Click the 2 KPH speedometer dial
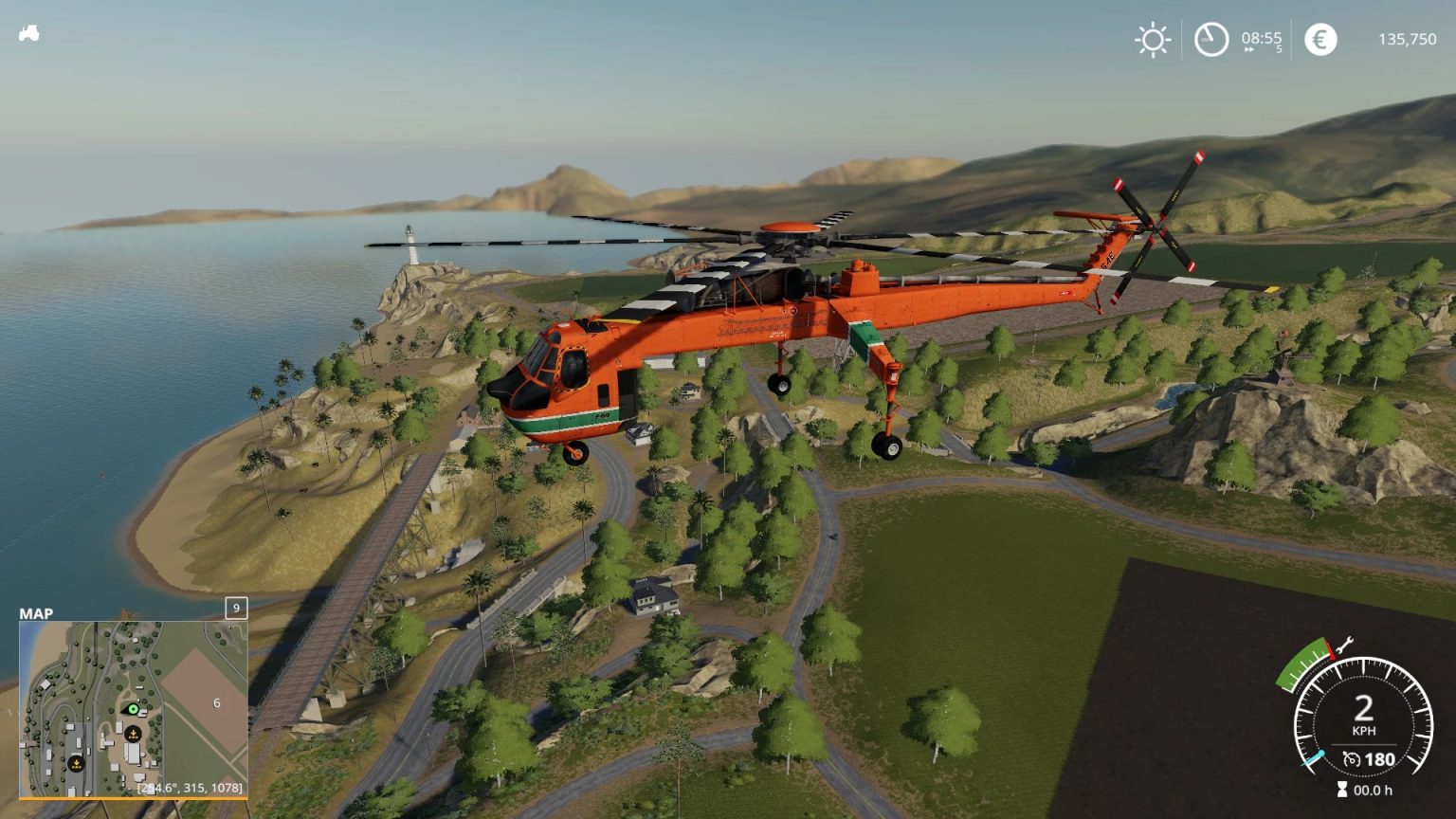 tap(1363, 709)
